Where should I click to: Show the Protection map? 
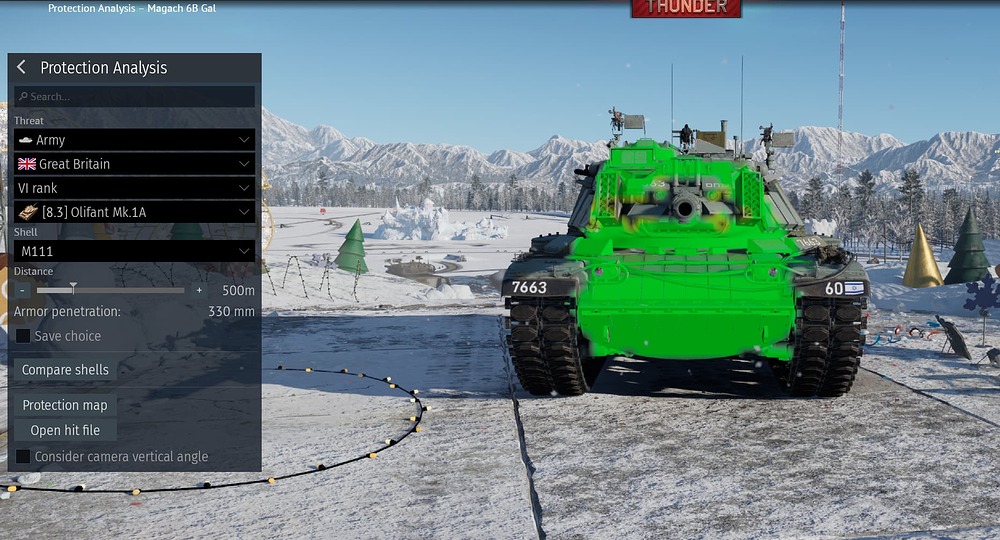tap(65, 405)
